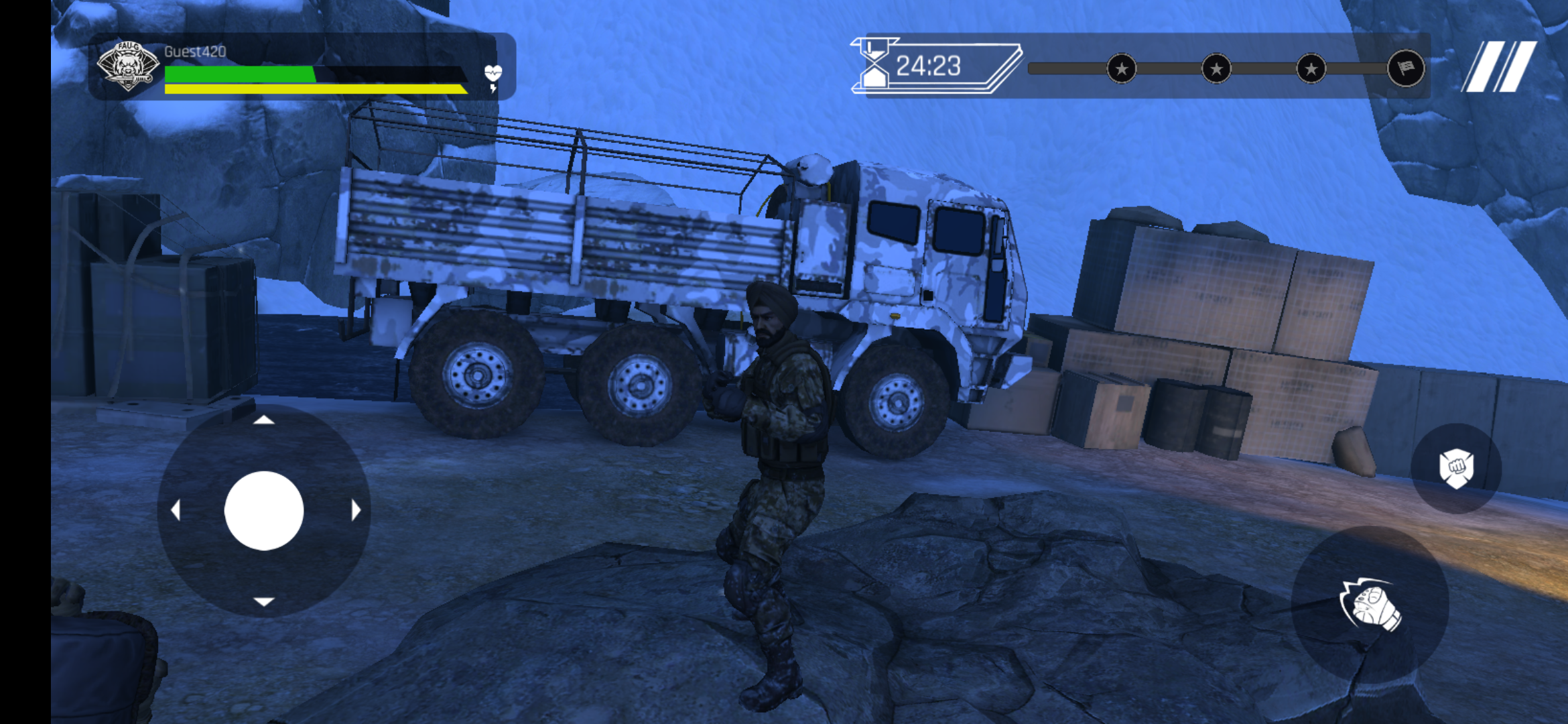
Task: Open the pause menu with slanted bars
Action: click(x=1500, y=66)
